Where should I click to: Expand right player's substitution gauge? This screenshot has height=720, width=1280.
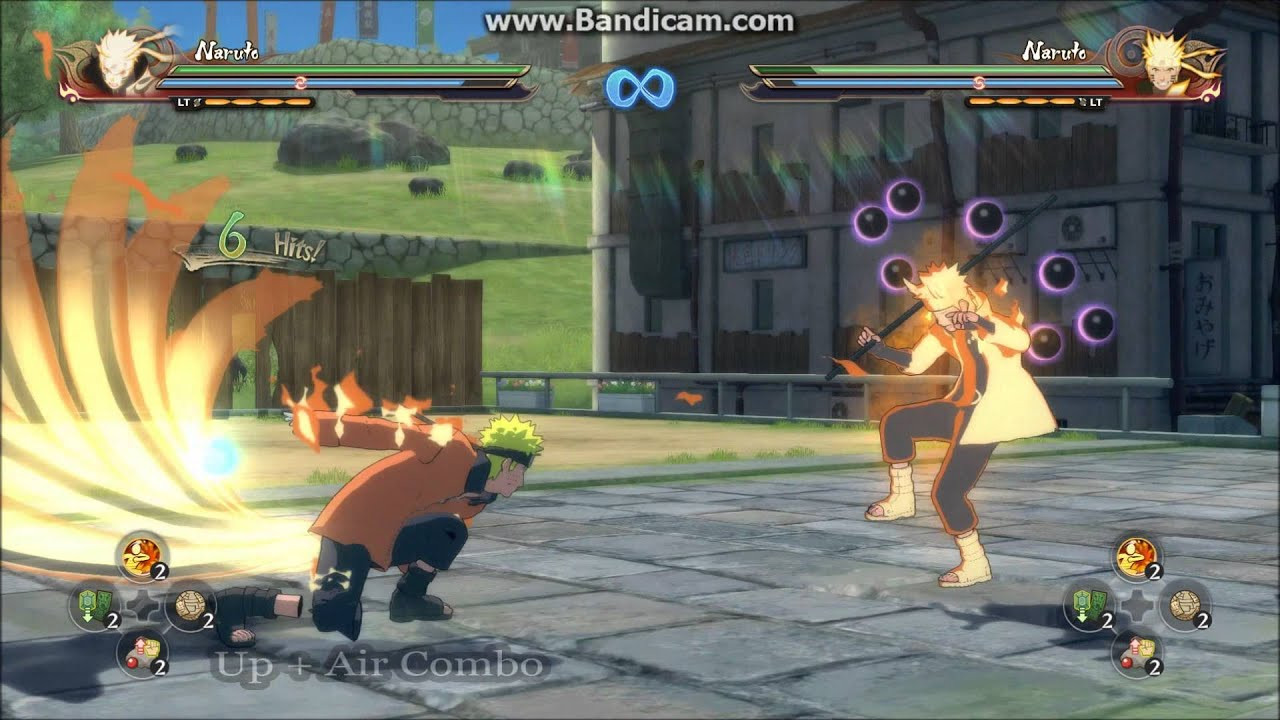point(1020,101)
